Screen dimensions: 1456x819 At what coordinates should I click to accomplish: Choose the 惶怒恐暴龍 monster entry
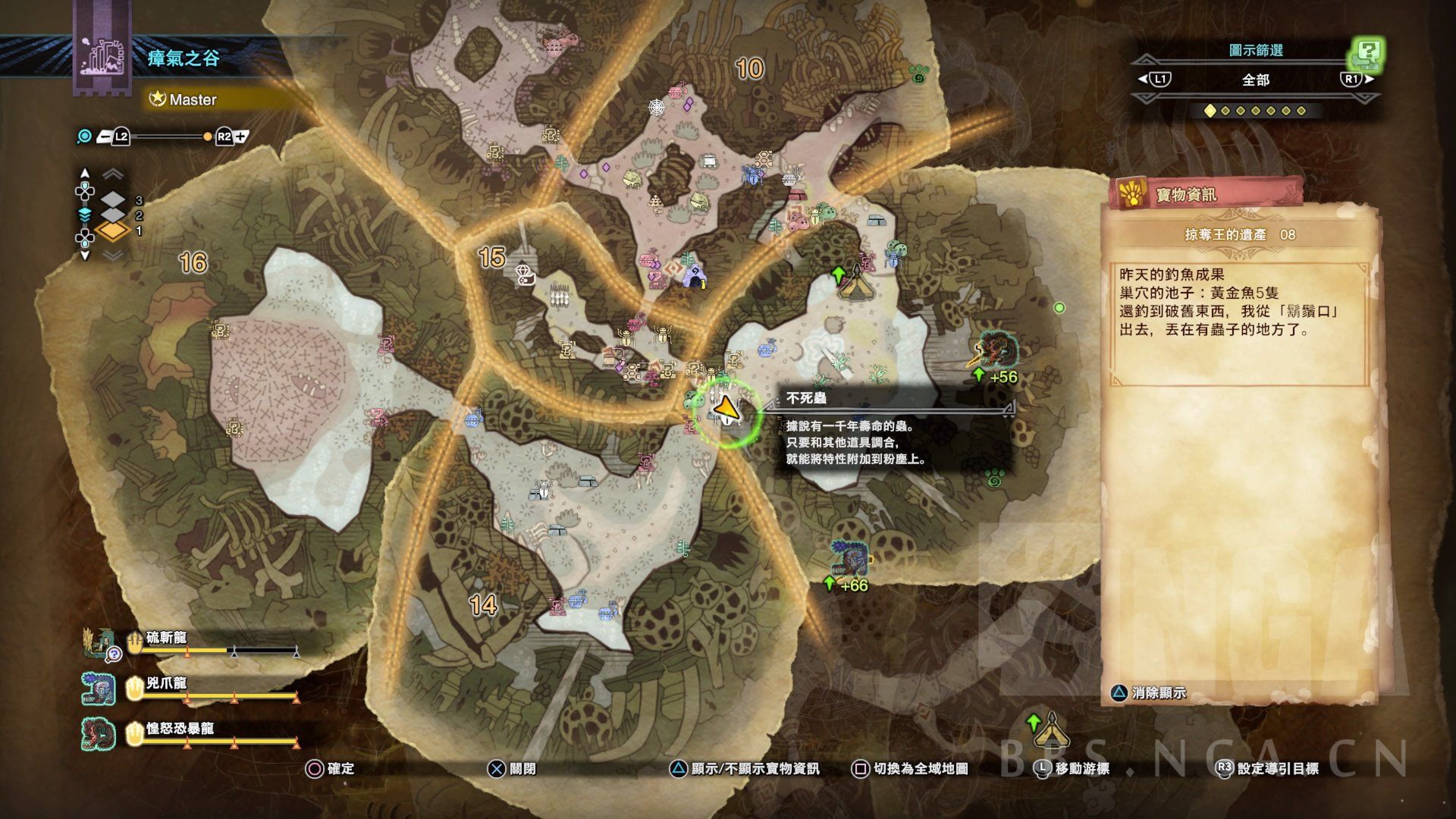point(180,730)
